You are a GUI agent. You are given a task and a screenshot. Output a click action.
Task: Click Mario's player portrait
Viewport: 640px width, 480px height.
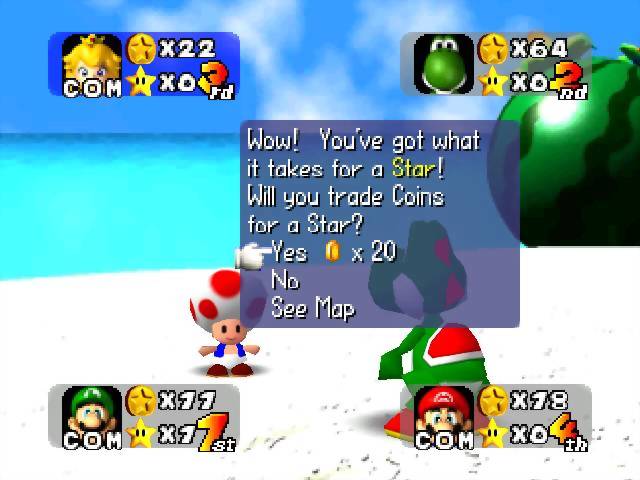pos(444,412)
